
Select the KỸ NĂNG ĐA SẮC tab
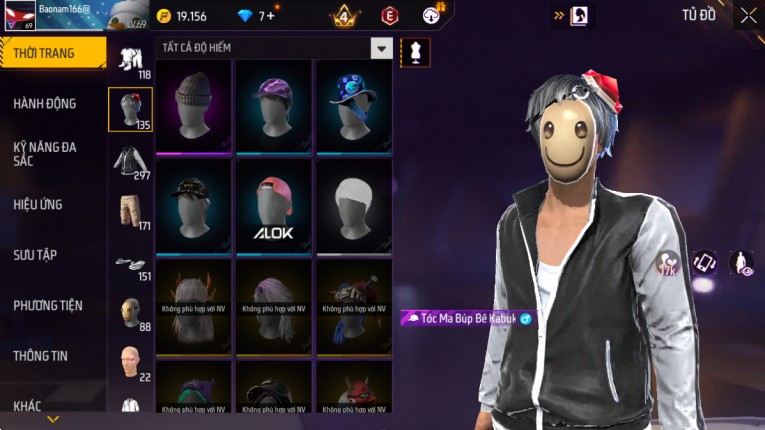tap(45, 153)
